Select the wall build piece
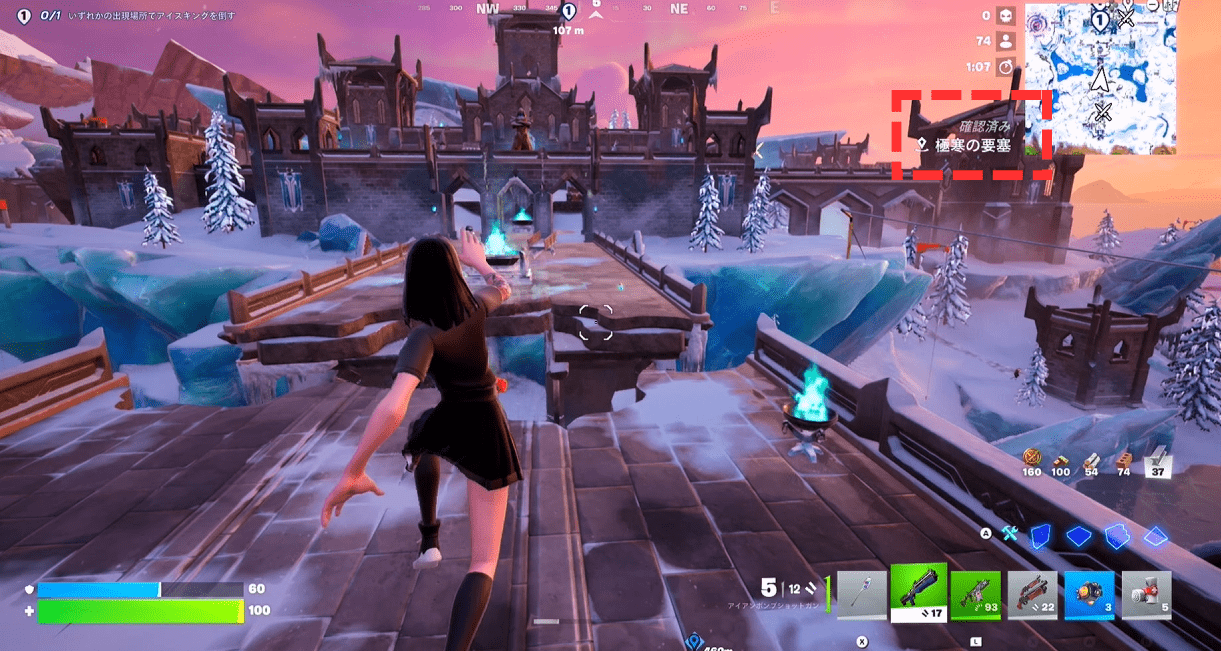 tap(1041, 536)
